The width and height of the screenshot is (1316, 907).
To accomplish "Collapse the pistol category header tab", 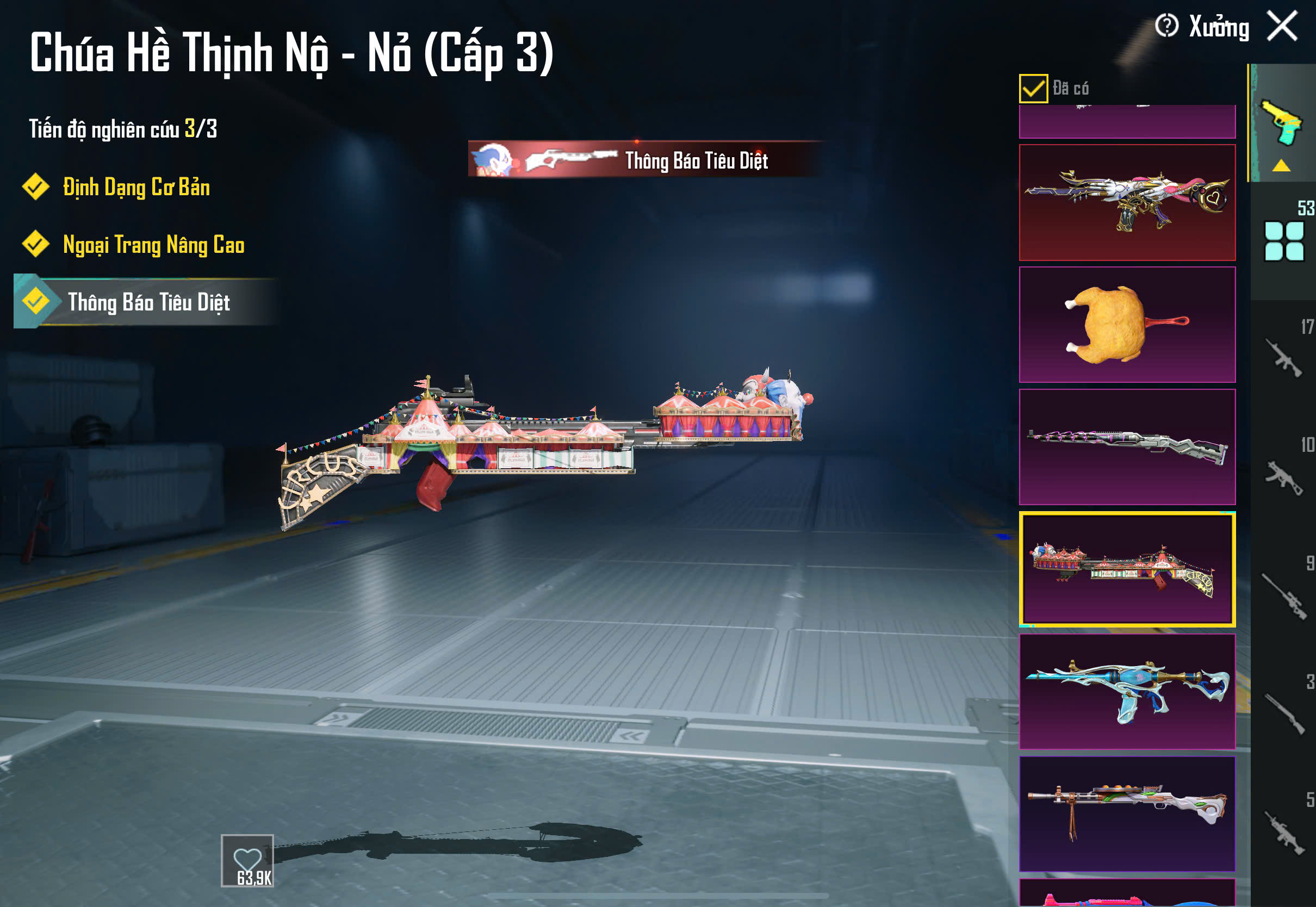I will (x=1282, y=125).
